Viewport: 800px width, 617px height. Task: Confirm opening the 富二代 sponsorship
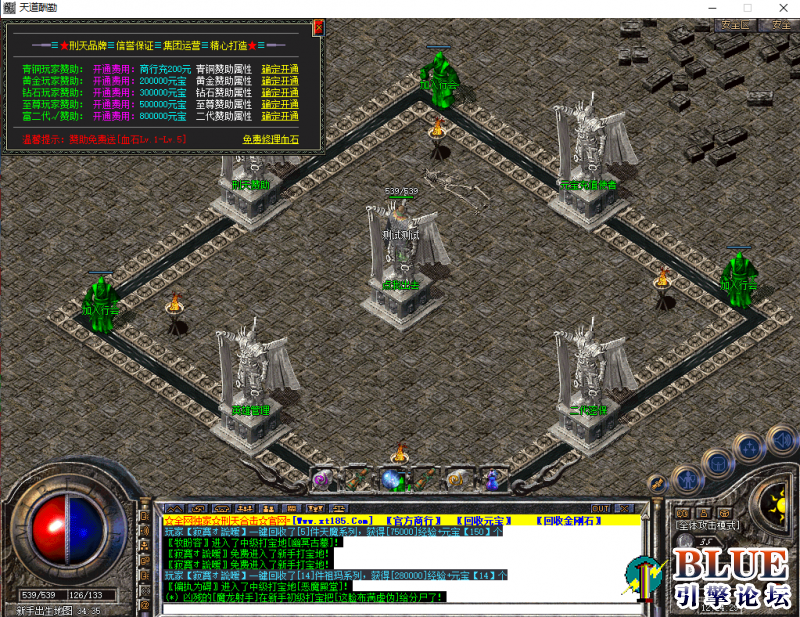pyautogui.click(x=280, y=115)
